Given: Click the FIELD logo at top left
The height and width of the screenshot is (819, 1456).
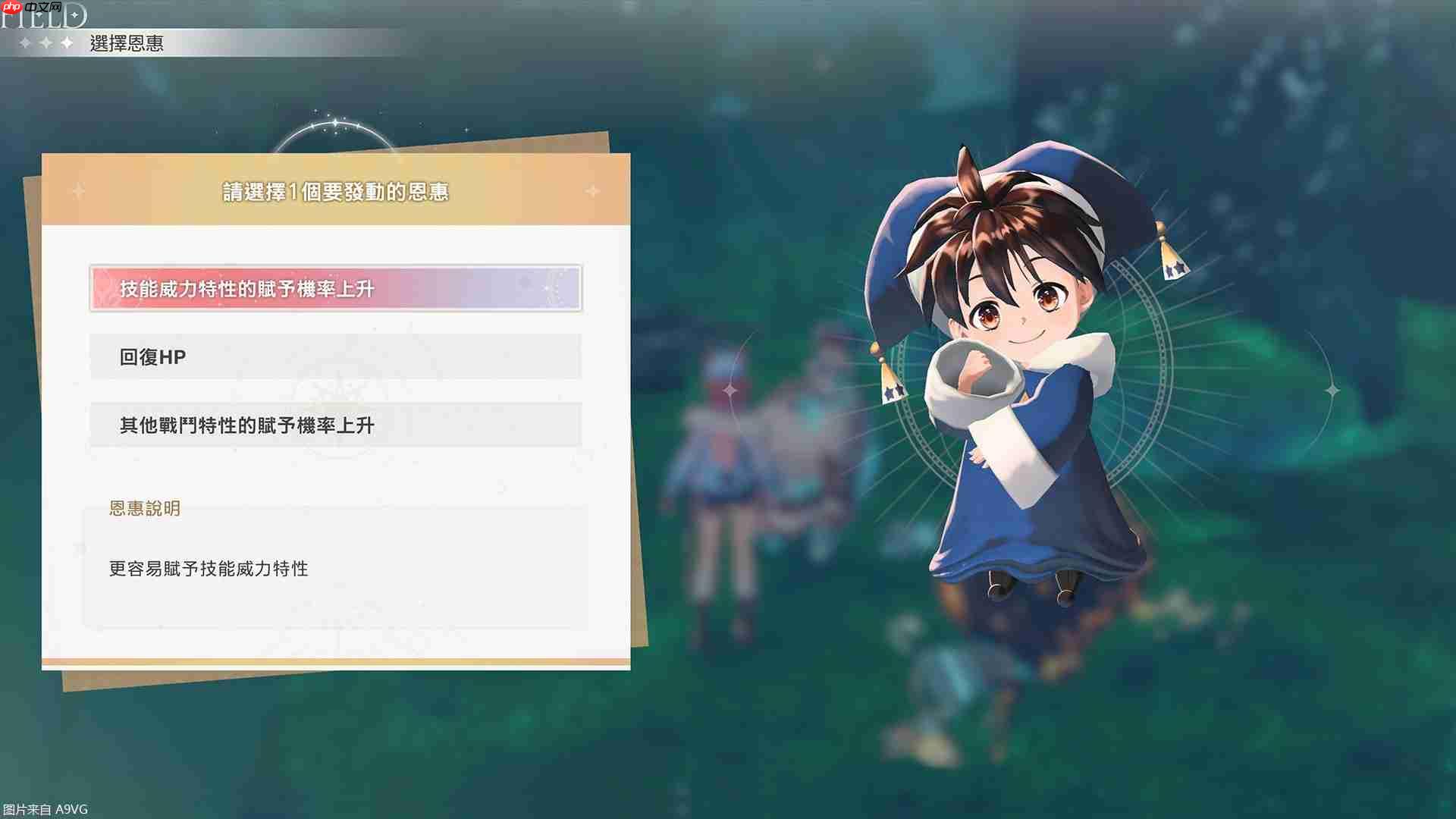Looking at the screenshot, I should pos(42,15).
